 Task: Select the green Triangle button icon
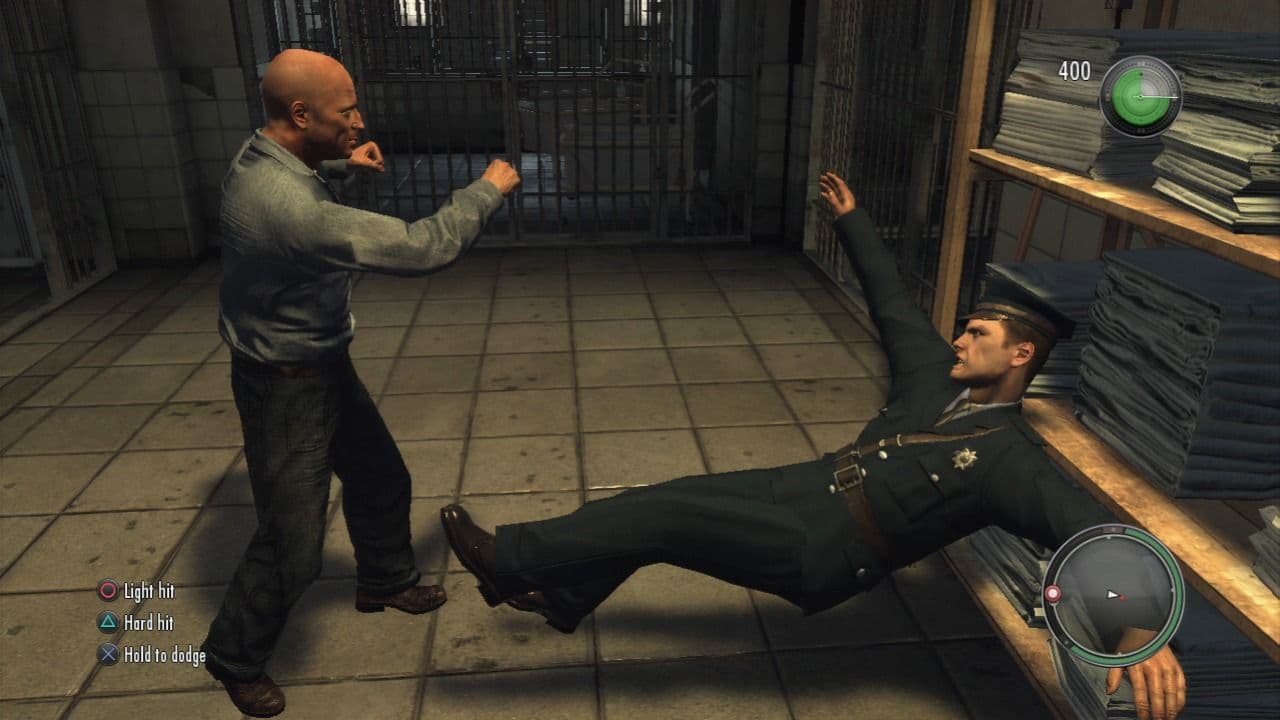pos(108,621)
